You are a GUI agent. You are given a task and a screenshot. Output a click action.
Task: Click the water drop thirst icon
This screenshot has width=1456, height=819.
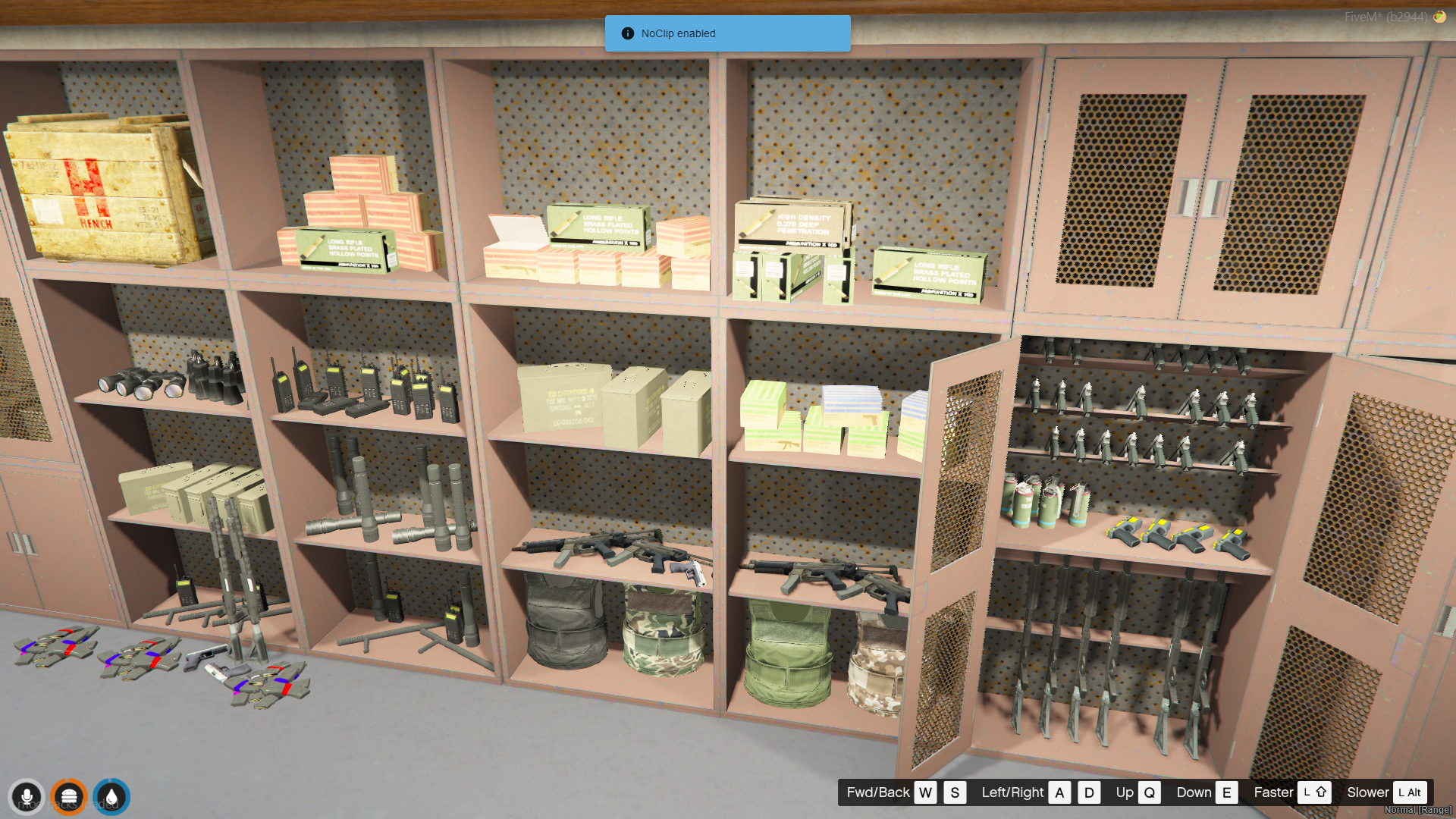coord(111,797)
